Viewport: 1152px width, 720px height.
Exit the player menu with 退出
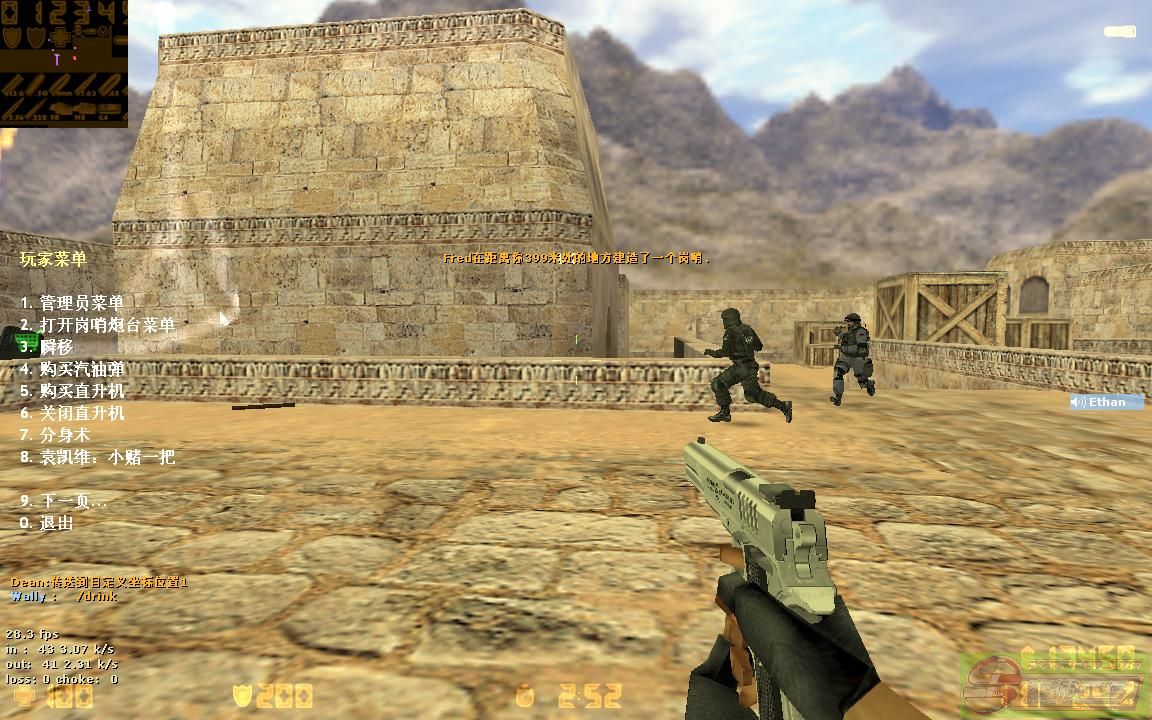click(47, 523)
